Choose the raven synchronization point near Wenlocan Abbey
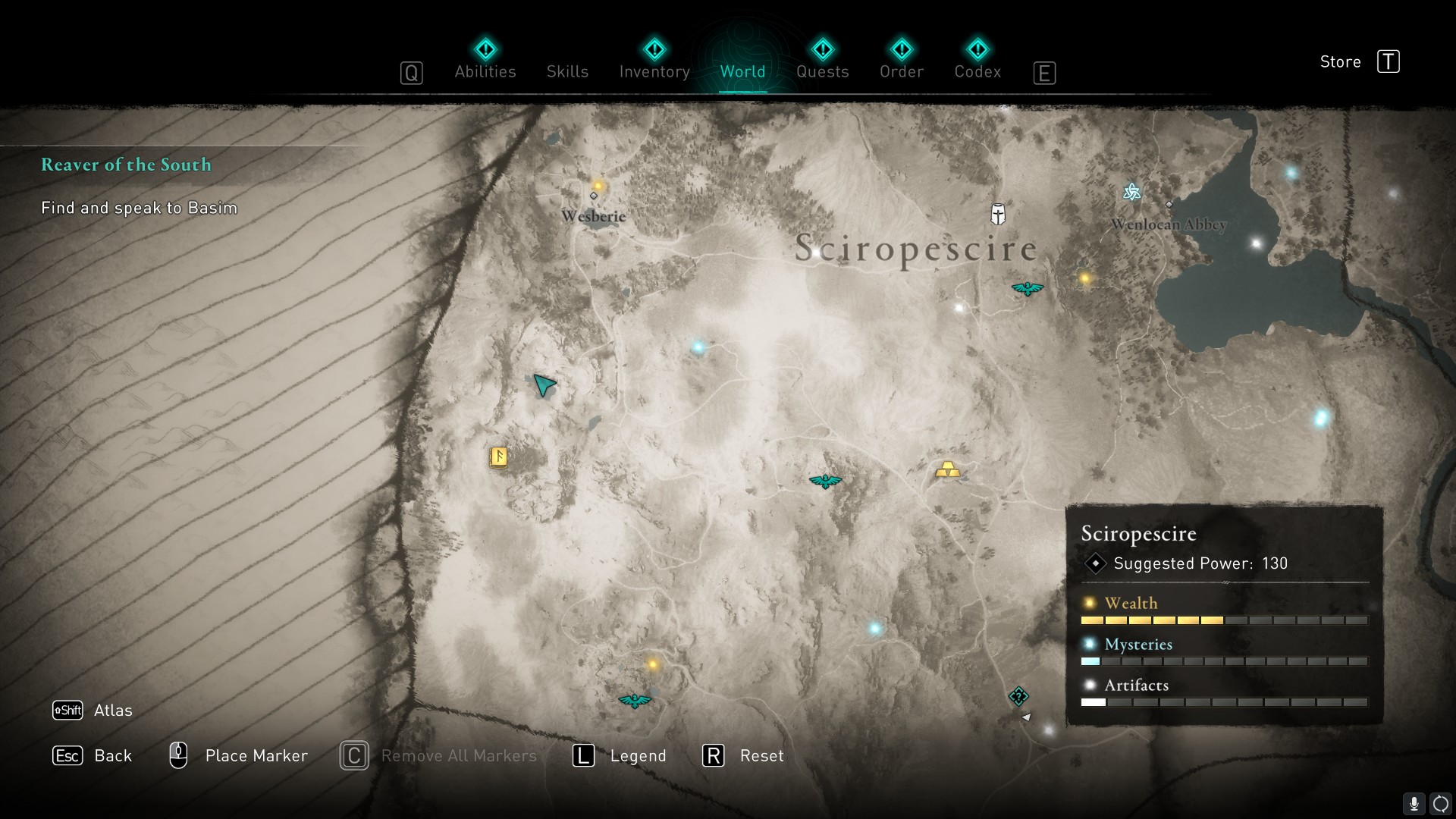This screenshot has height=819, width=1456. [x=1028, y=288]
